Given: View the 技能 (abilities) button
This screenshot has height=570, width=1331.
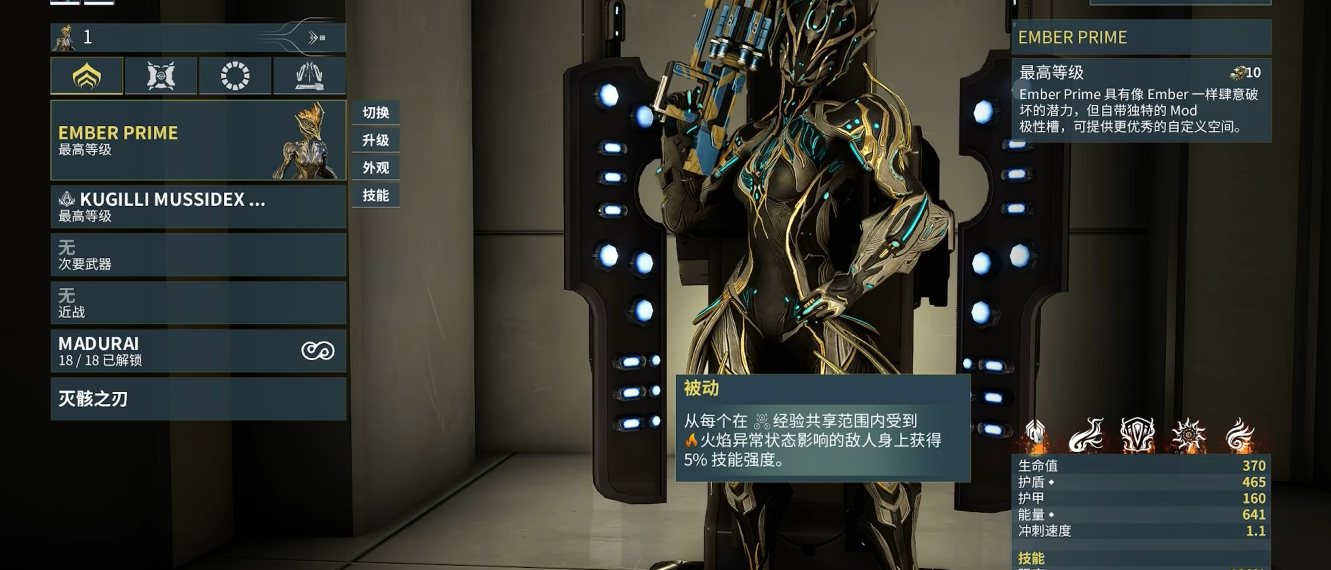Looking at the screenshot, I should pos(376,195).
